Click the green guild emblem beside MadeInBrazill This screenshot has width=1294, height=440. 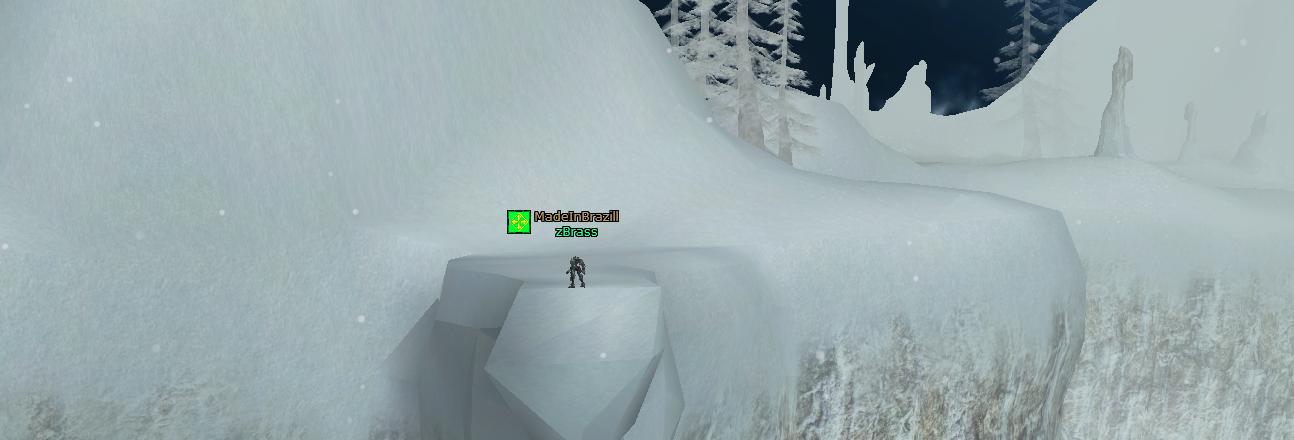pyautogui.click(x=518, y=222)
